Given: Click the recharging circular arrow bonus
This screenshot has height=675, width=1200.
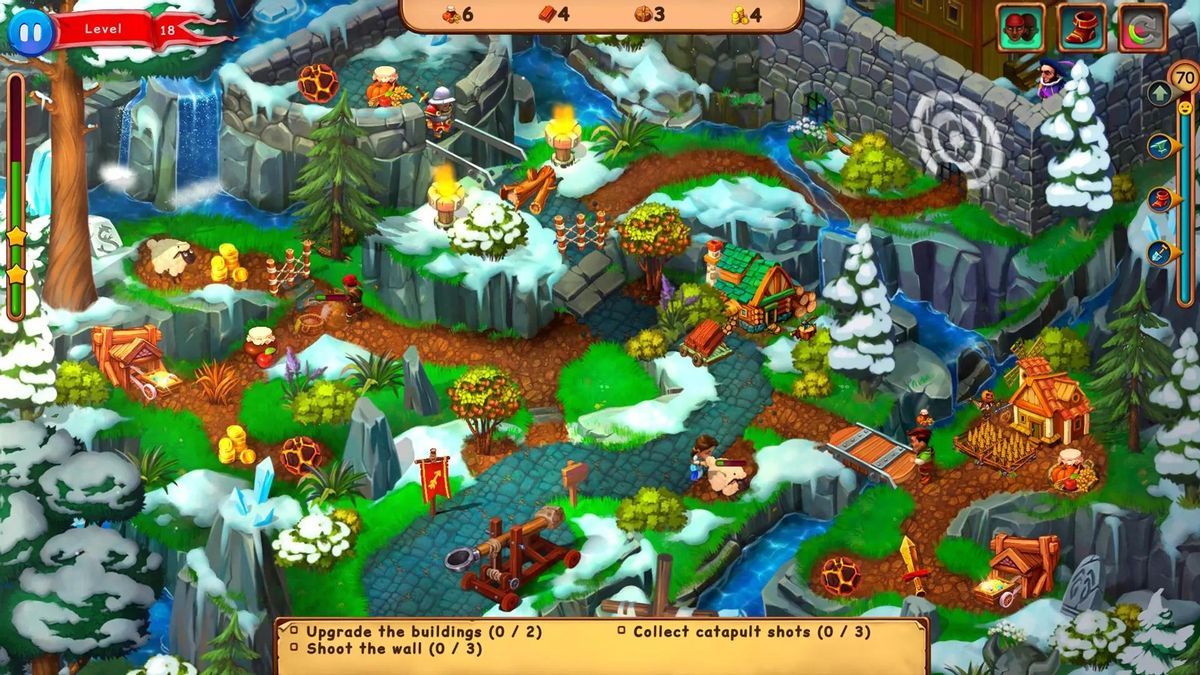Looking at the screenshot, I should click(x=1142, y=27).
